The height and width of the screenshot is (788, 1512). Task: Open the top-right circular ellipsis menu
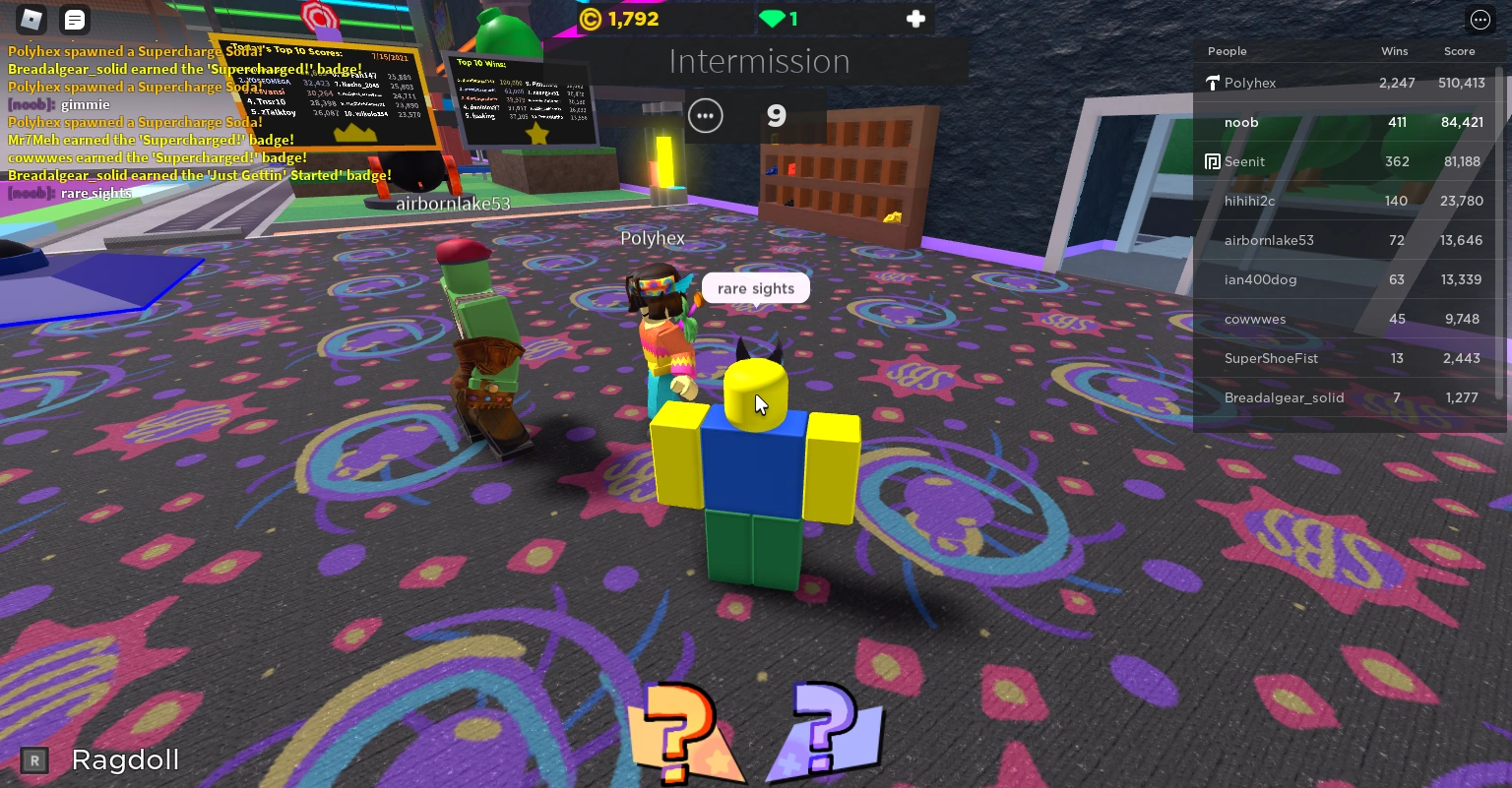point(1480,19)
